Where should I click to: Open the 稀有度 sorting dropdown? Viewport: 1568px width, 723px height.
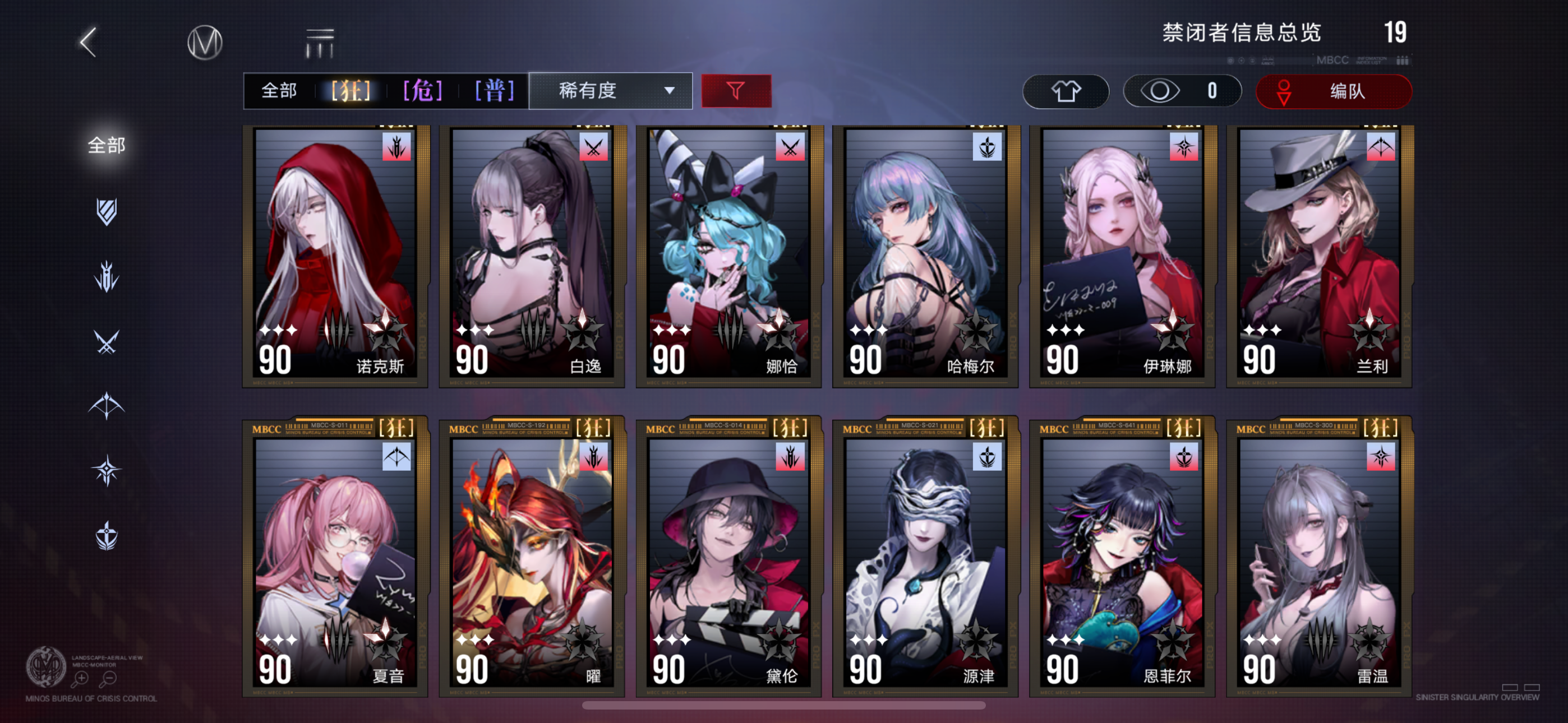pos(610,91)
